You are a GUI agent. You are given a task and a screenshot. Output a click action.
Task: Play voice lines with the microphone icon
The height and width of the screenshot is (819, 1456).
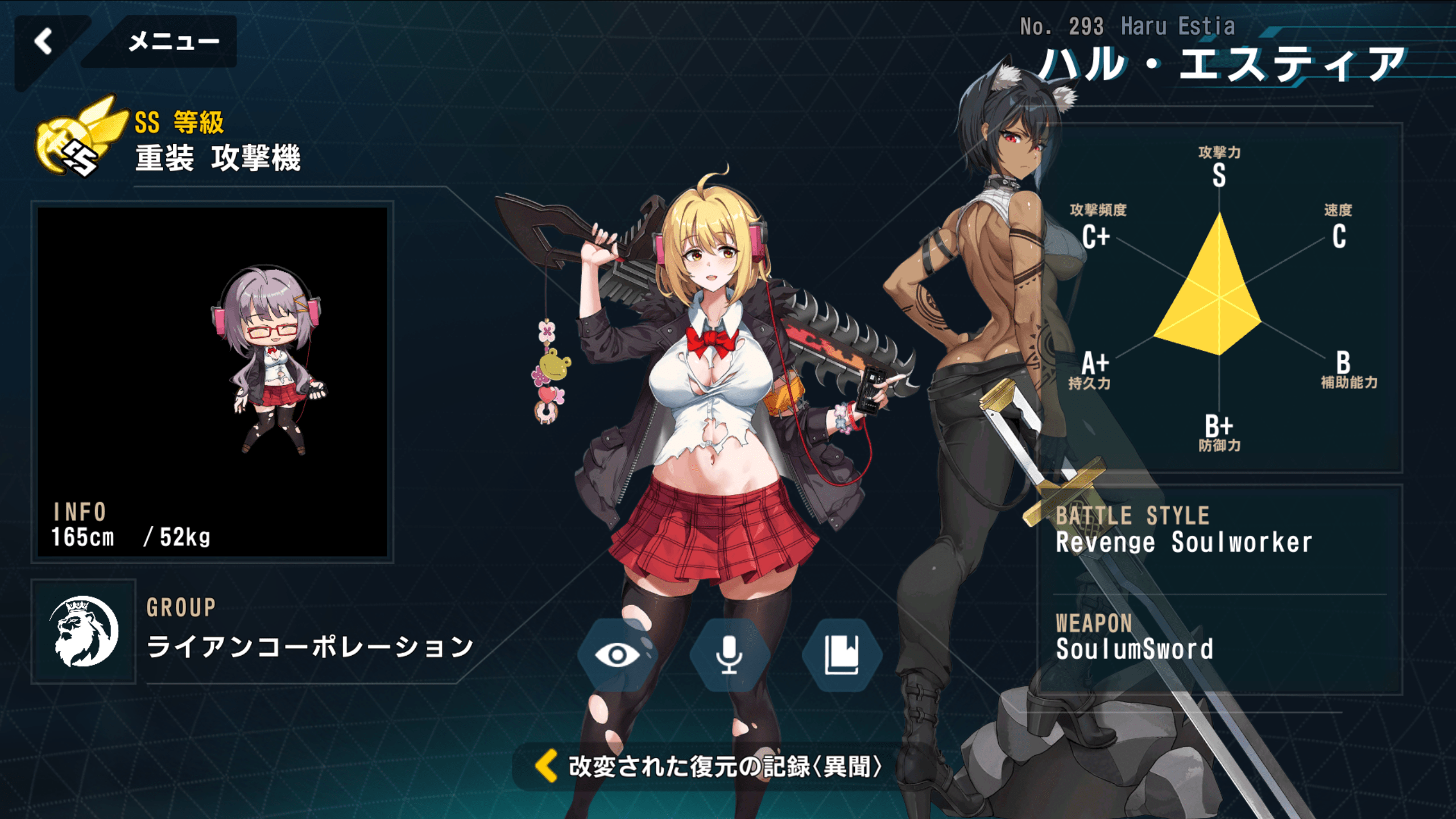pyautogui.click(x=729, y=655)
